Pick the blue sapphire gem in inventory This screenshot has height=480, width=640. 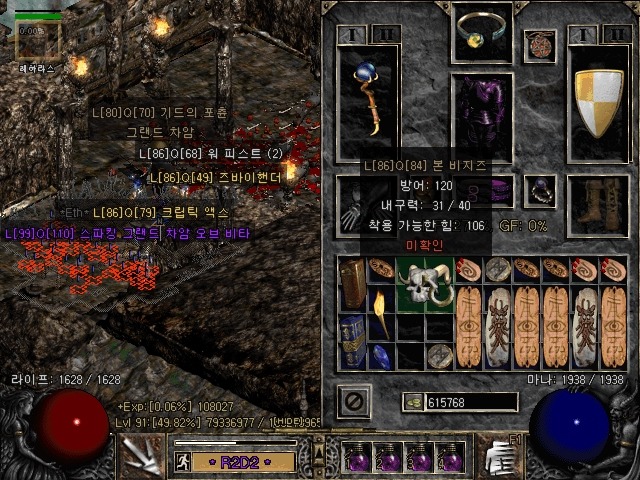(x=382, y=356)
